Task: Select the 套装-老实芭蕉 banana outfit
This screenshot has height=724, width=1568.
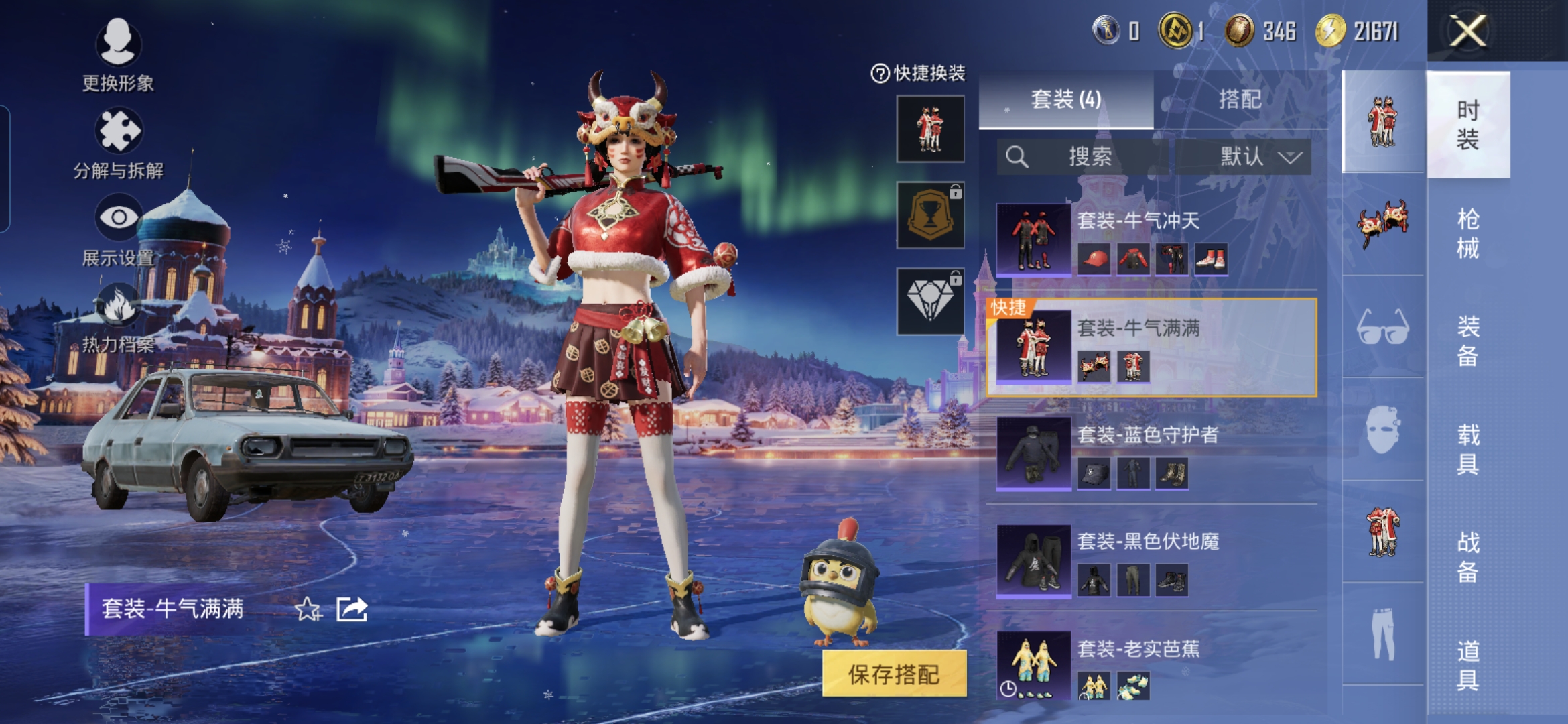Action: [1153, 666]
